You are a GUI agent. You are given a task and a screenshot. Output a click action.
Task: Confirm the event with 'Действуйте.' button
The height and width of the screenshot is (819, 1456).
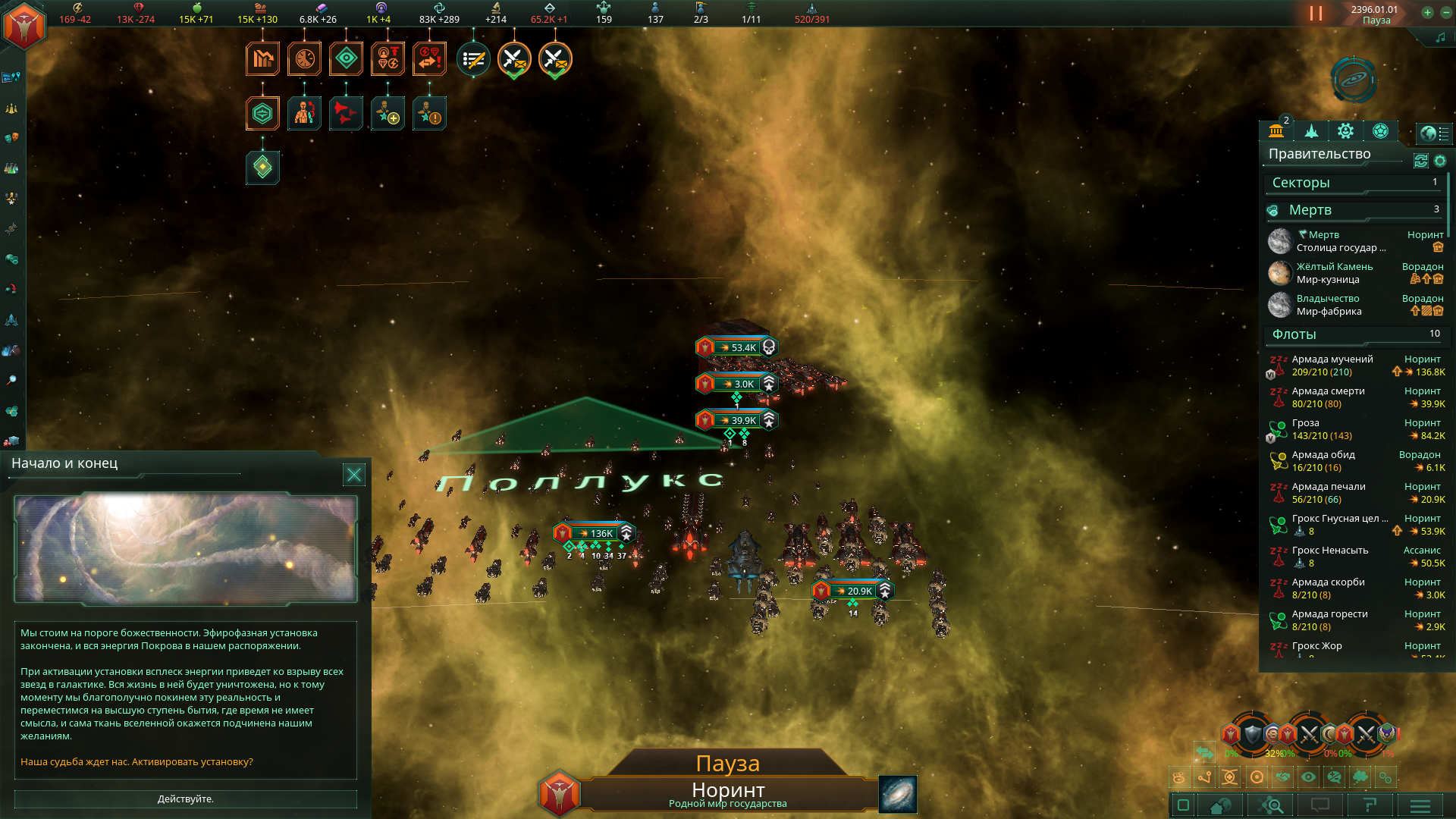point(185,799)
